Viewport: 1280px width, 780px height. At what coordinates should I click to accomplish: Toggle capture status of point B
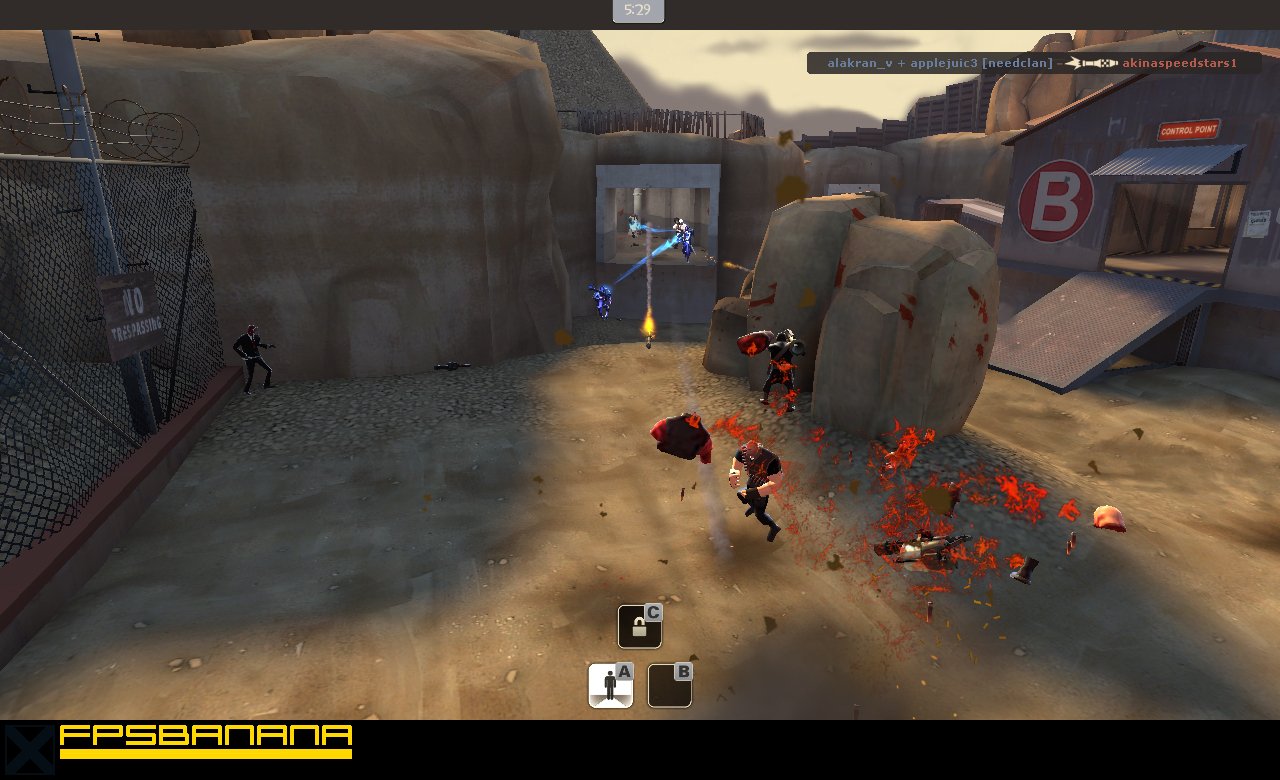point(668,684)
